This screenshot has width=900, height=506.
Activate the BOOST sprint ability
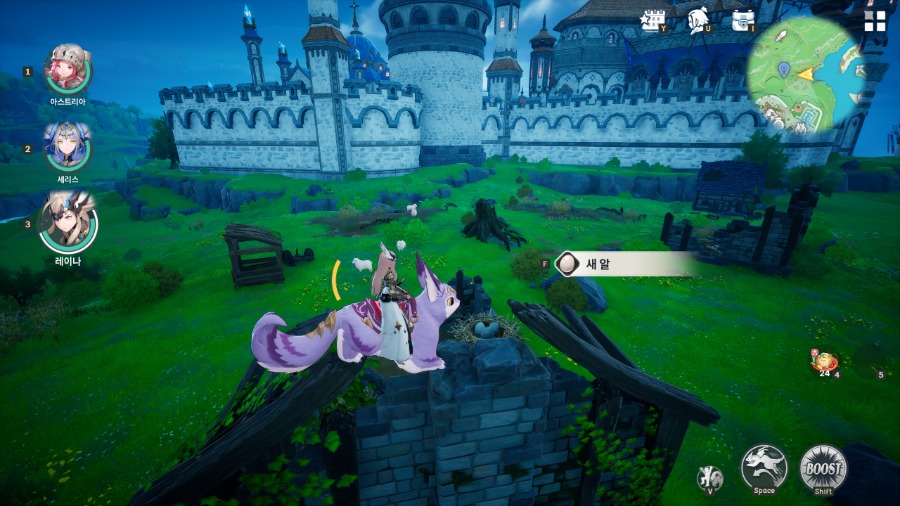click(x=823, y=468)
